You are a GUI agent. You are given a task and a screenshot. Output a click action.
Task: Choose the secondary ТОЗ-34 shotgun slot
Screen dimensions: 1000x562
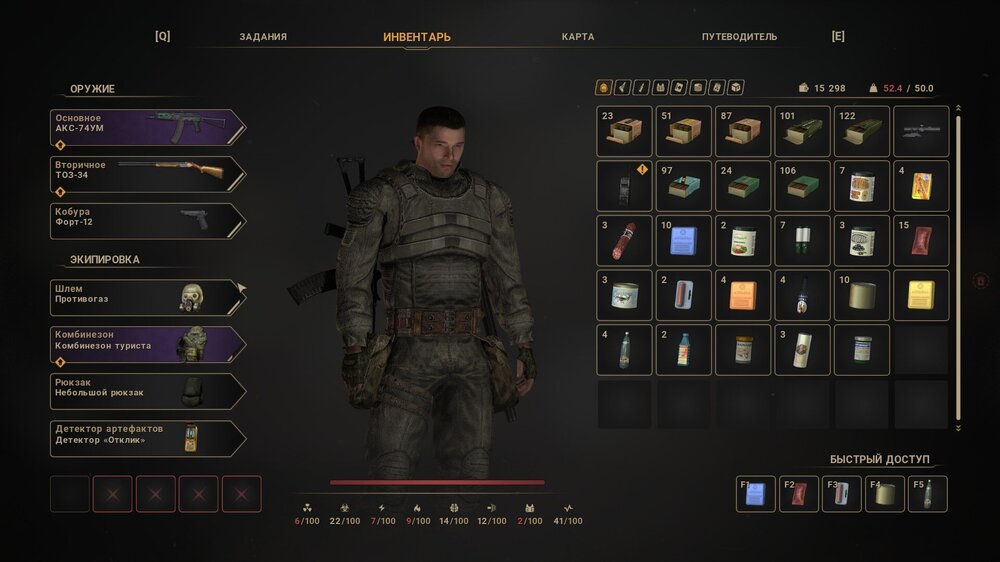(146, 174)
